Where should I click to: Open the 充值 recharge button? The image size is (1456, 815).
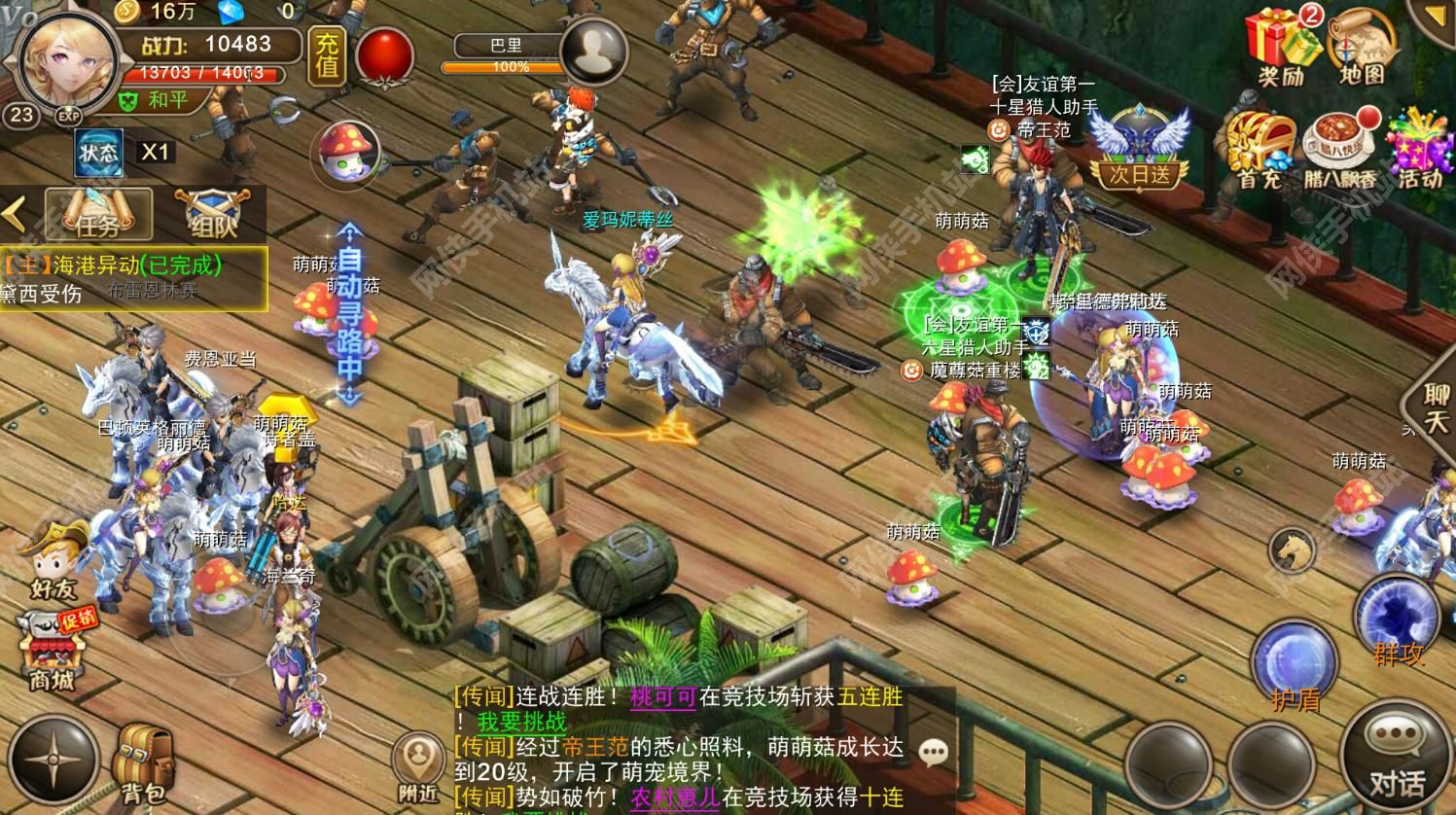tap(327, 54)
